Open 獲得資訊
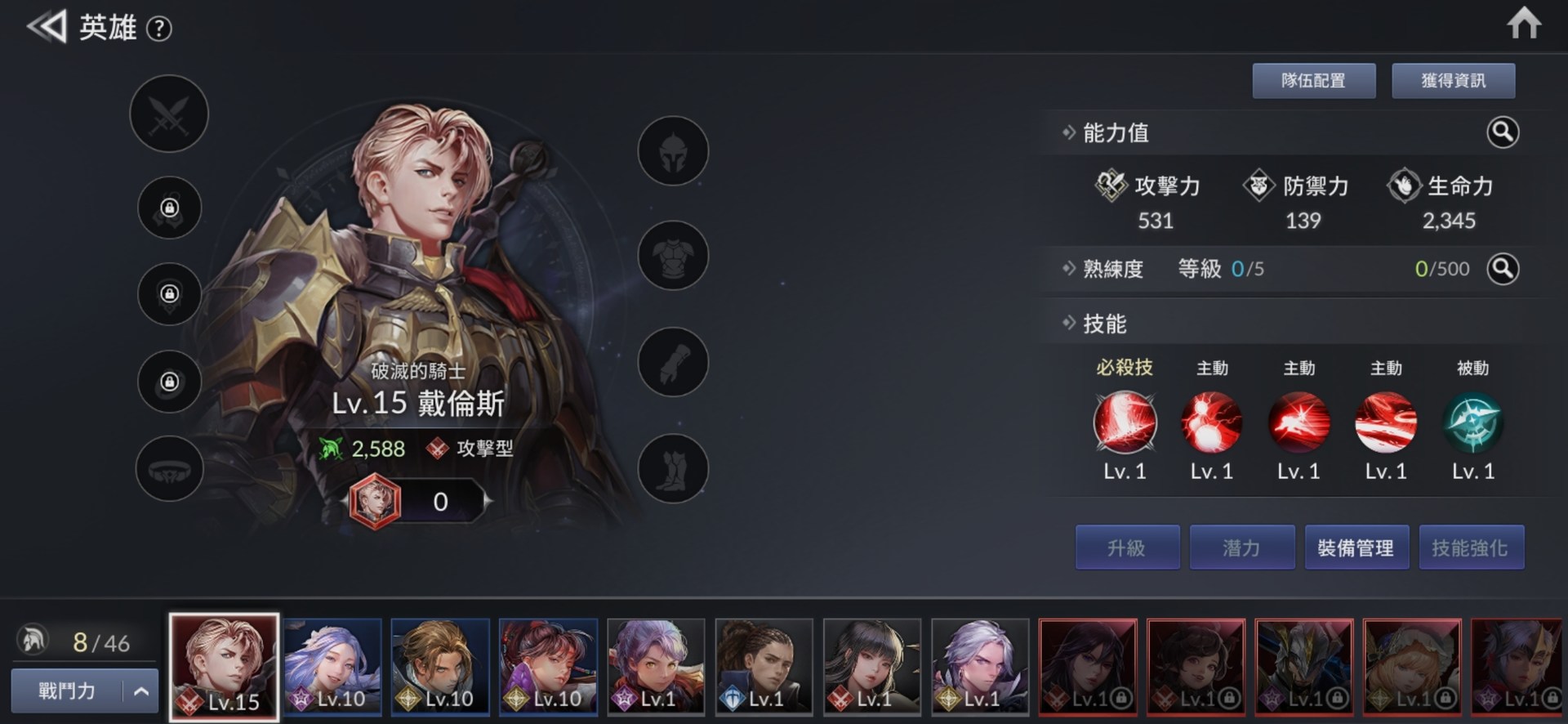Image resolution: width=1568 pixels, height=724 pixels. 1454,80
